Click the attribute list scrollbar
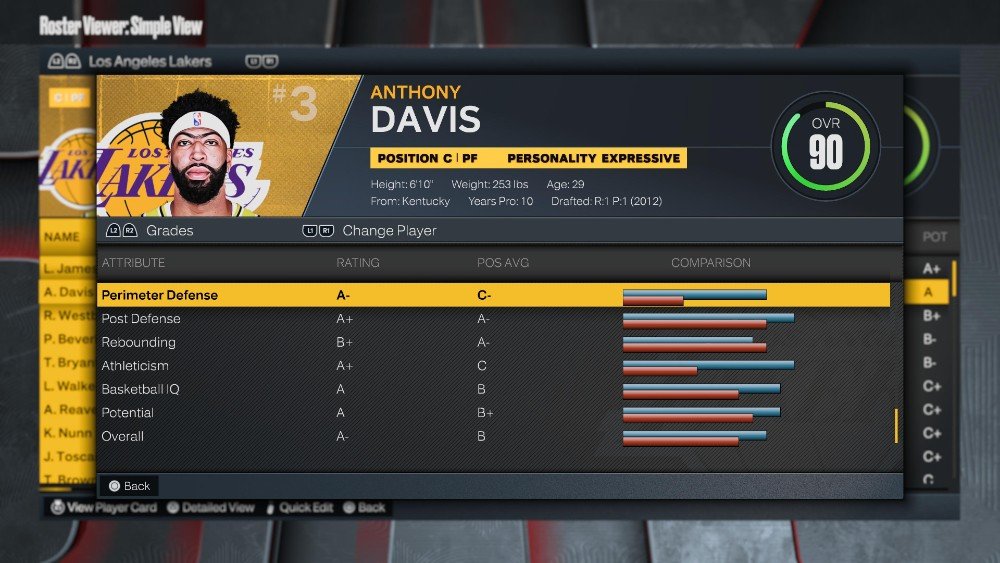The height and width of the screenshot is (563, 1000). (896, 425)
